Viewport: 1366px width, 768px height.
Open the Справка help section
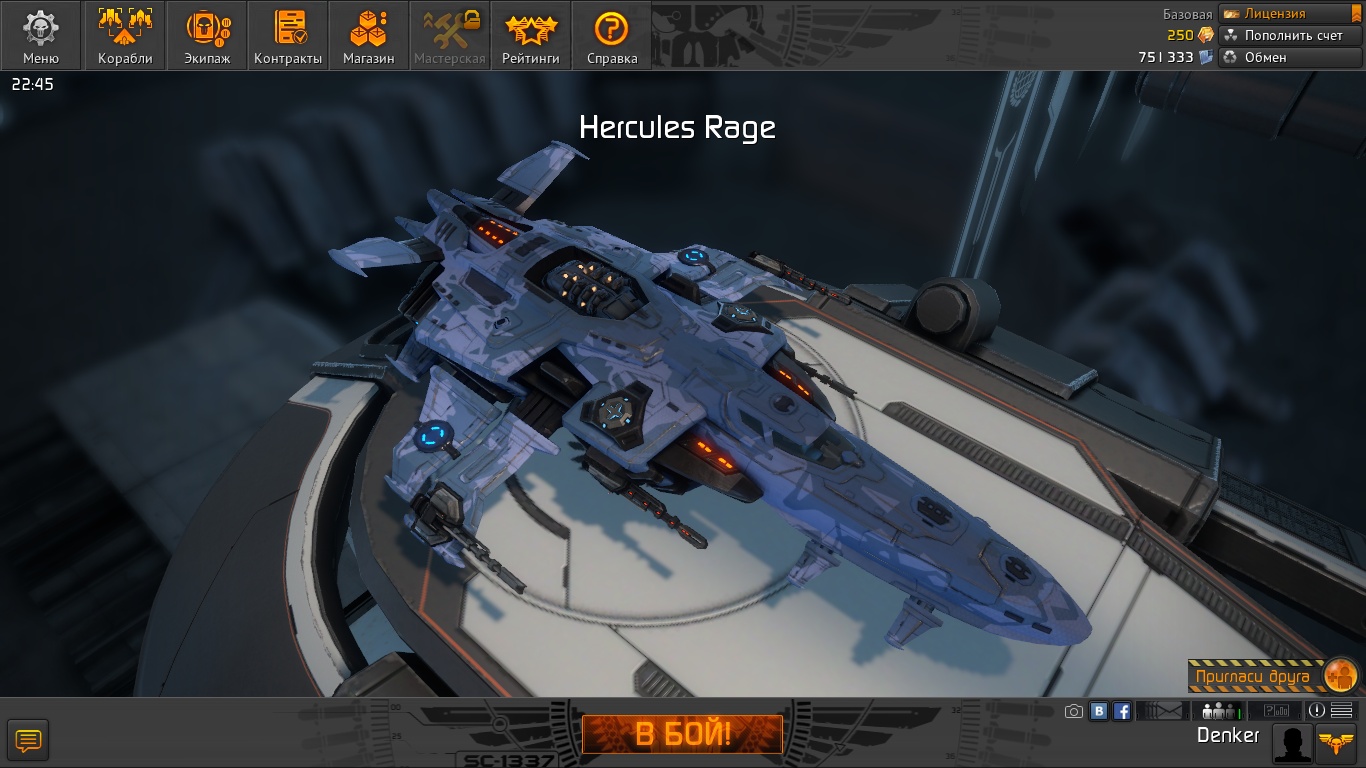tap(612, 36)
